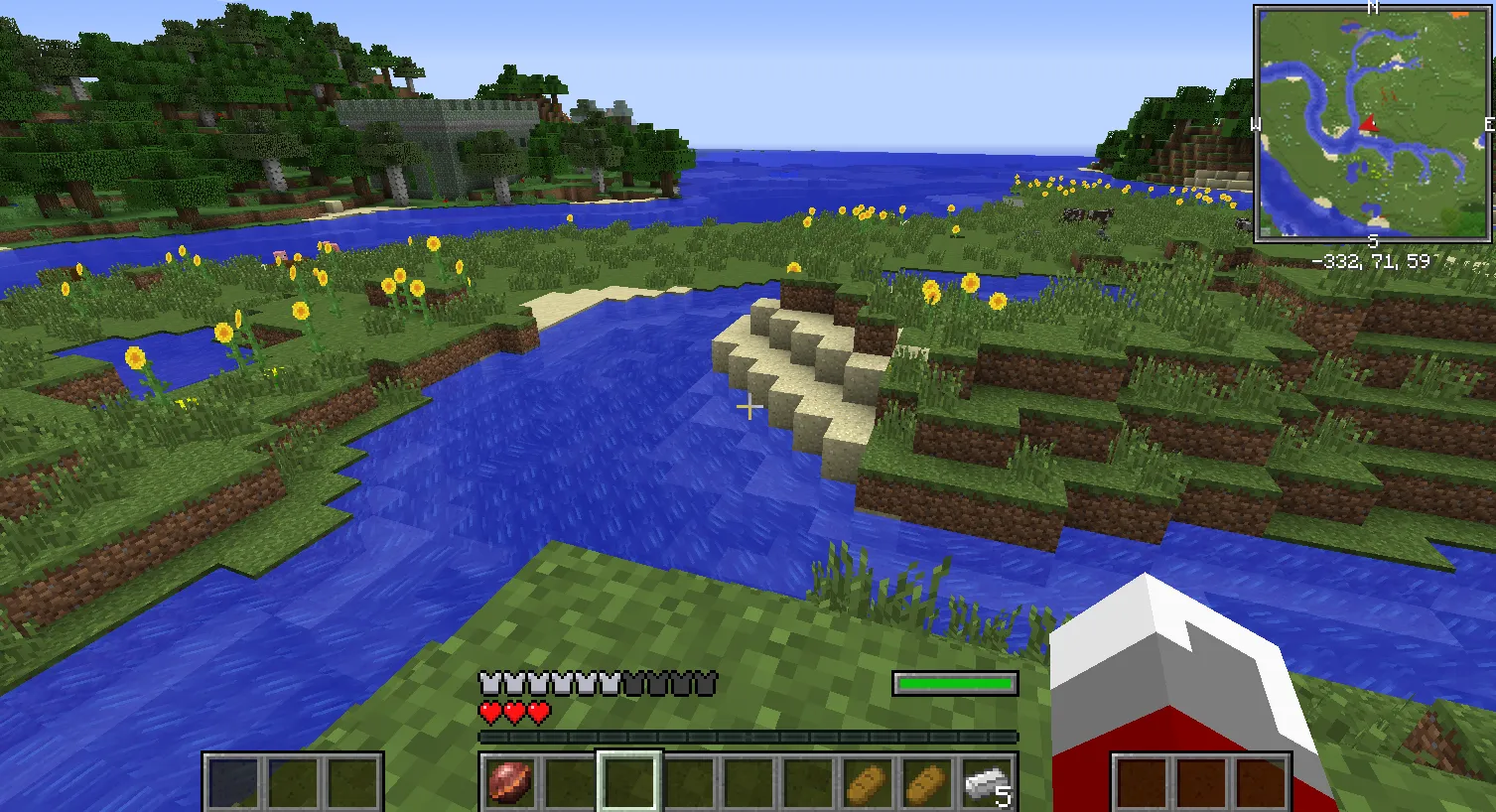The height and width of the screenshot is (812, 1496).
Task: Click the crosshair at screen center
Action: pos(750,407)
